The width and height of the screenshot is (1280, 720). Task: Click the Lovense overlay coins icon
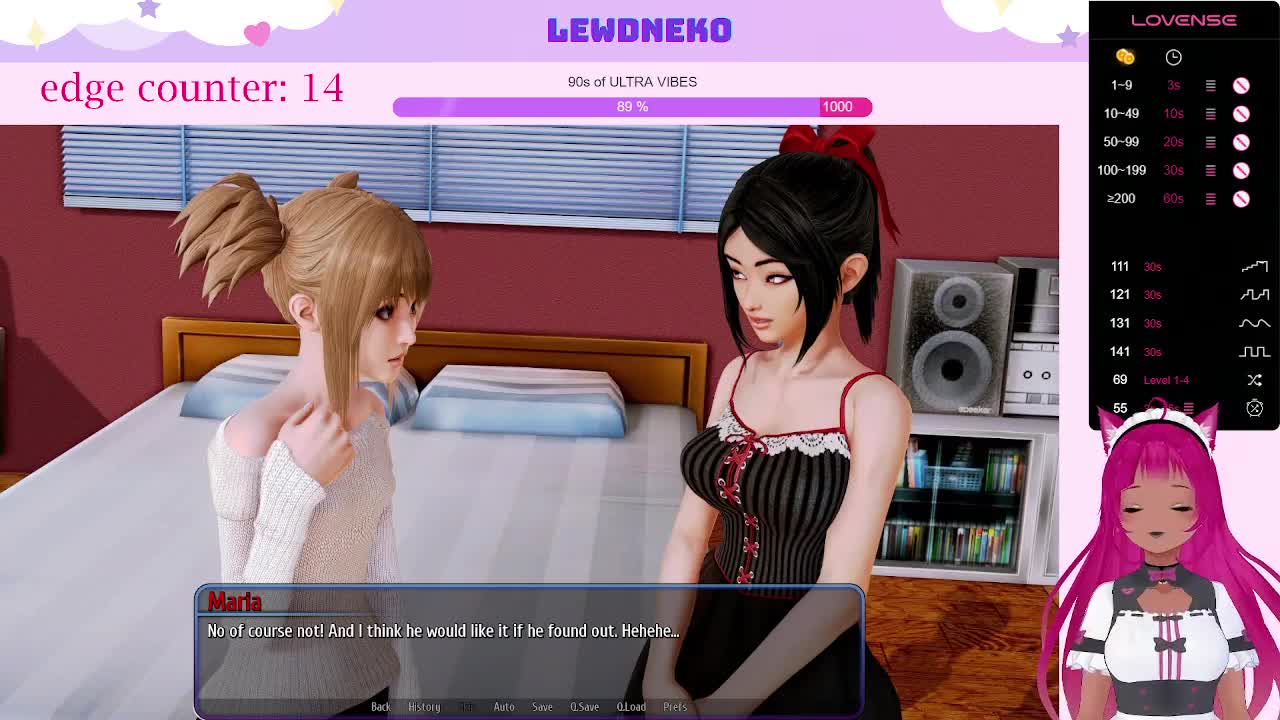pyautogui.click(x=1125, y=57)
